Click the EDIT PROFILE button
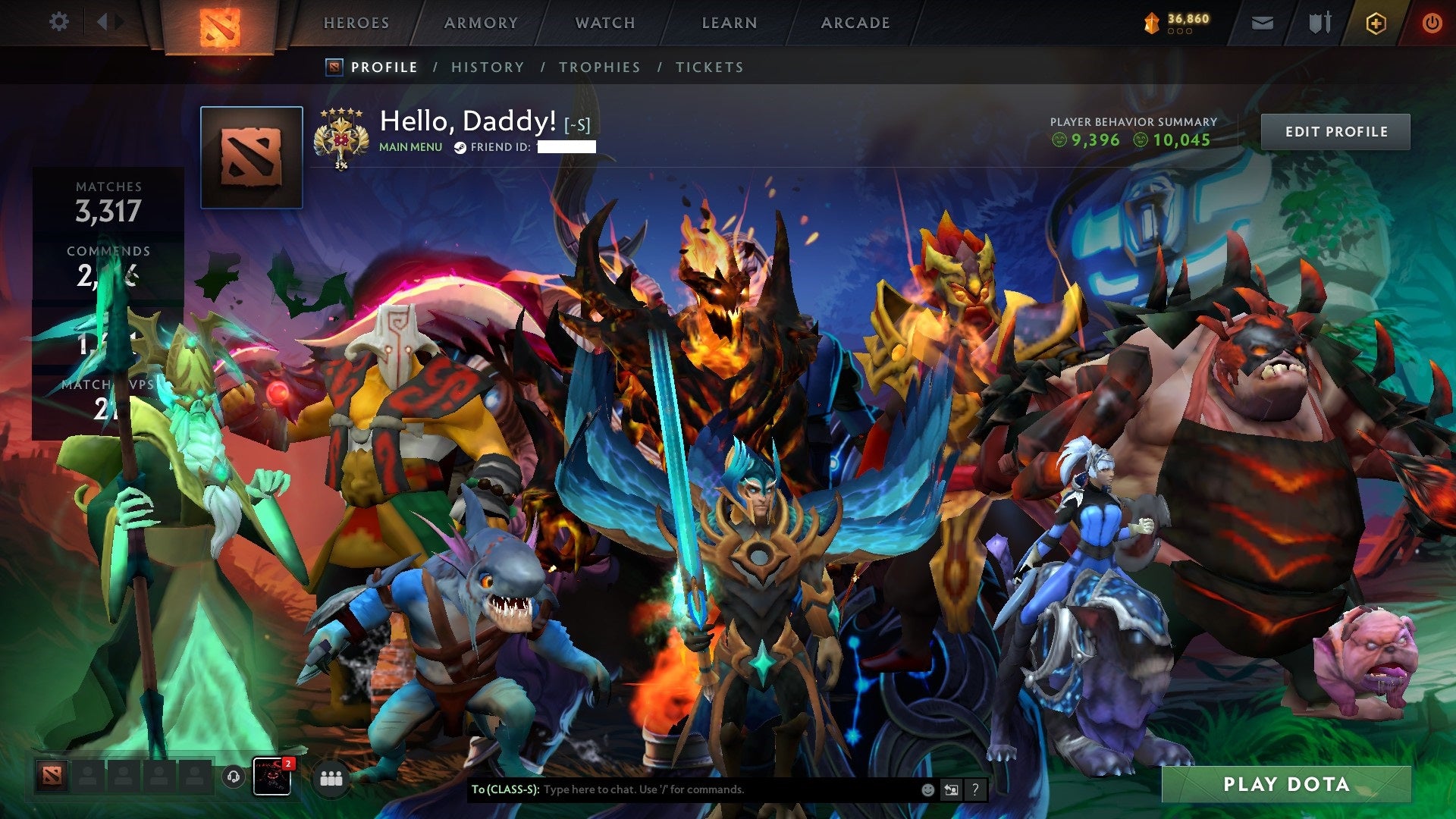This screenshot has width=1456, height=819. click(x=1337, y=131)
